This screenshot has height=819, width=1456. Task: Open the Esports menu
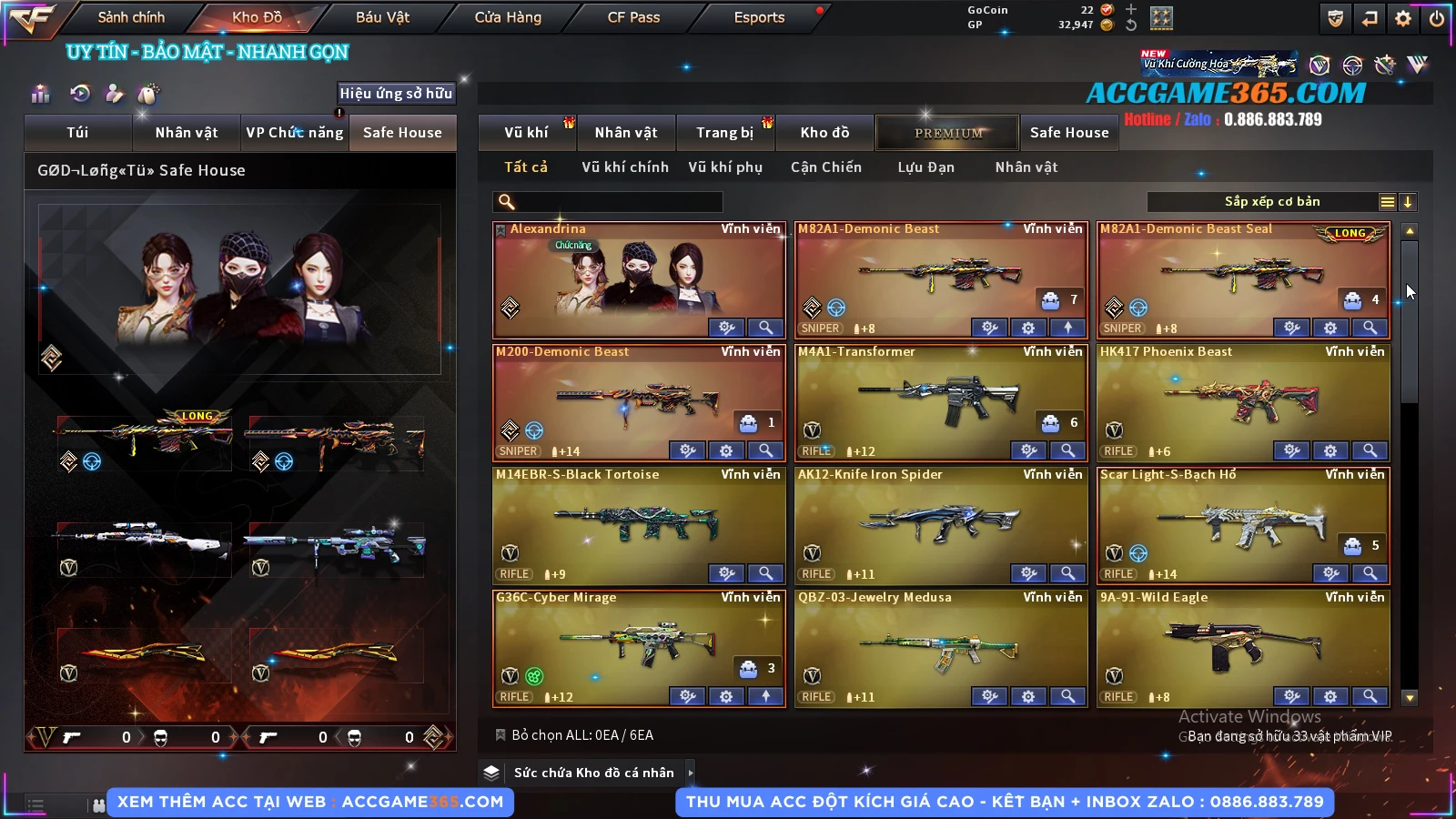(x=759, y=17)
